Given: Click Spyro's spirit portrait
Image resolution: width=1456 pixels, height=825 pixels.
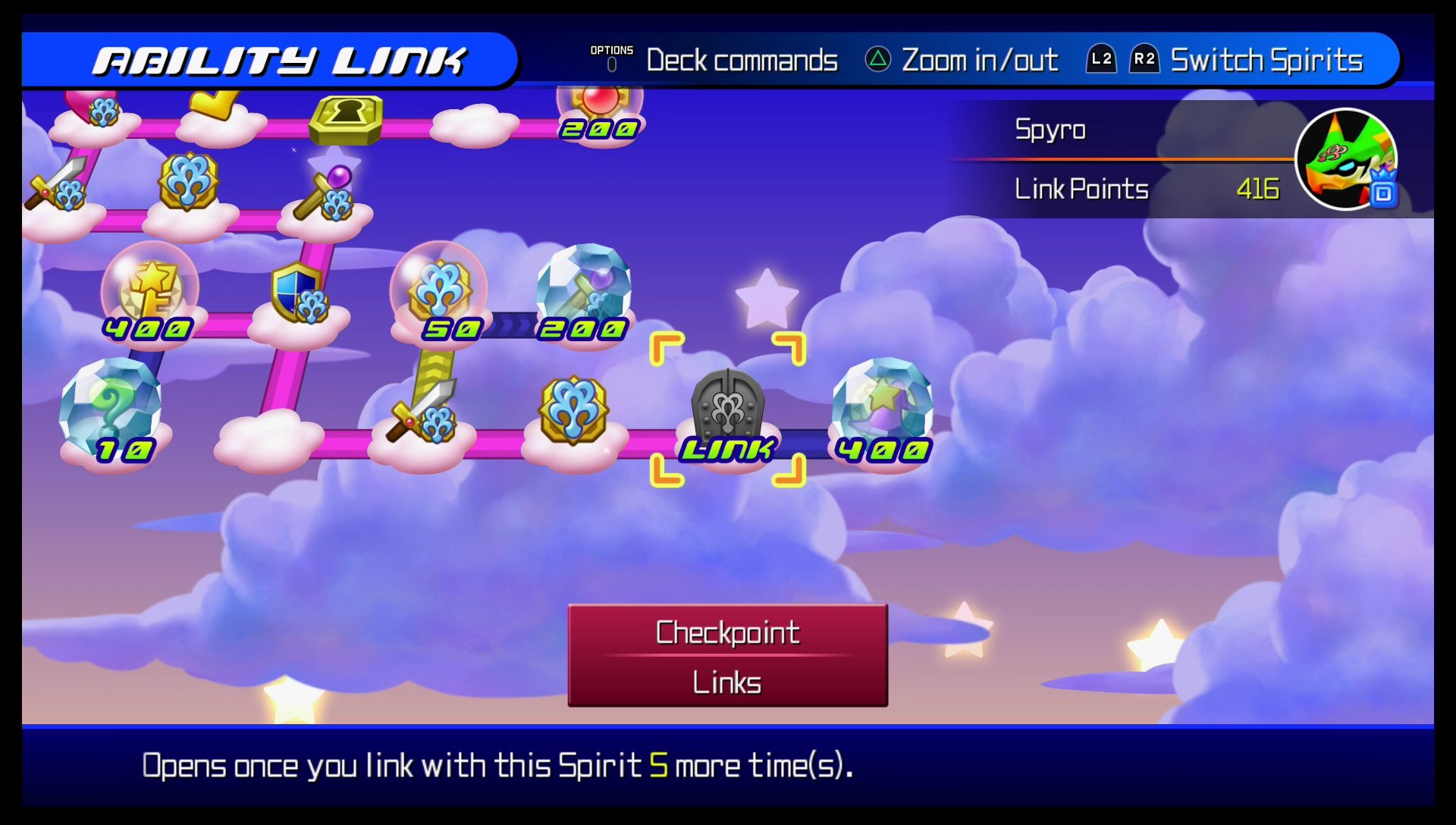Looking at the screenshot, I should 1345,160.
